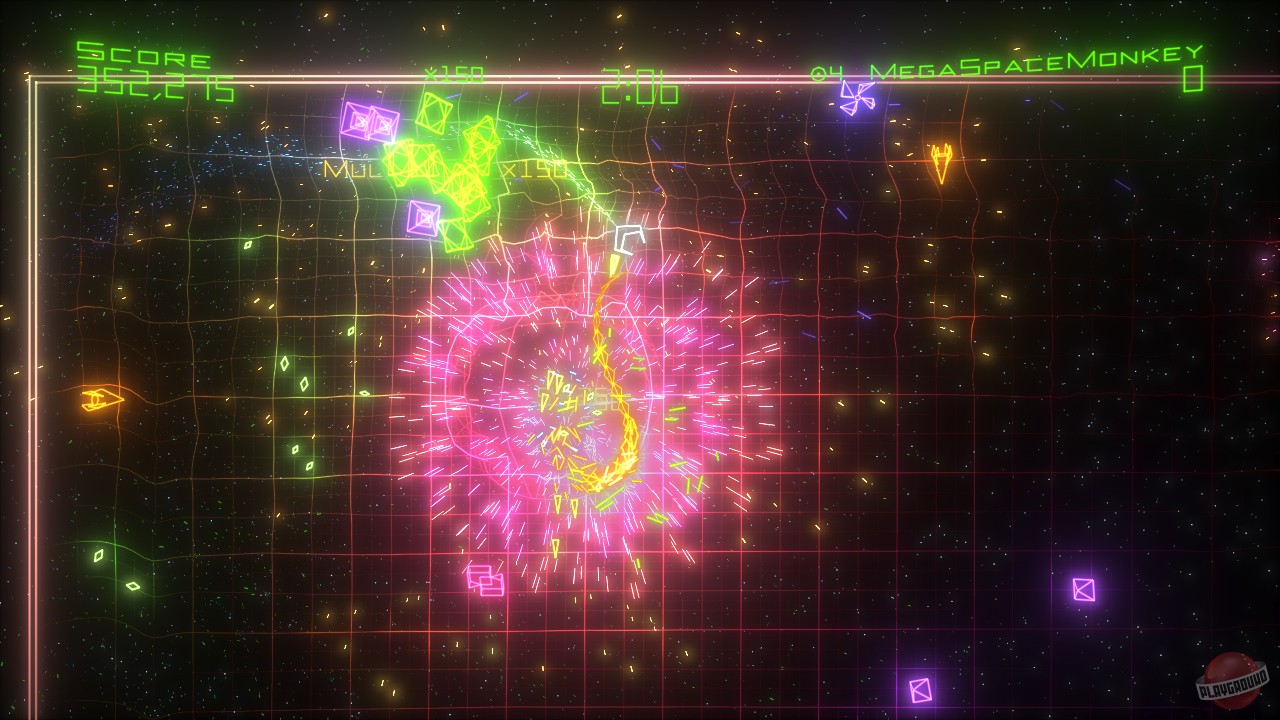Click the purple pinwheel spinning near player name

click(x=858, y=98)
